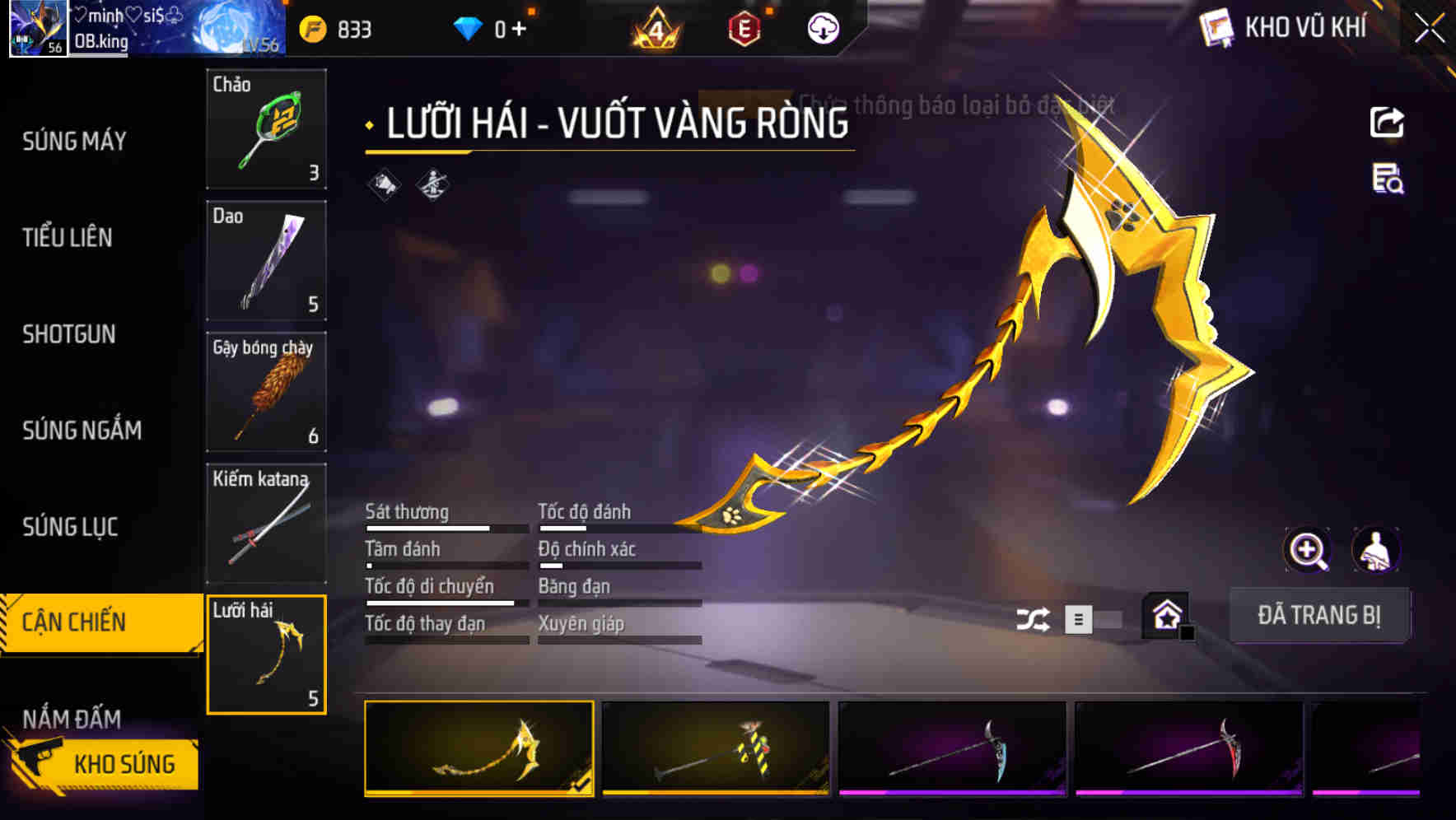The image size is (1456, 820).
Task: Expand the Gậy bóng chày category
Action: point(265,391)
